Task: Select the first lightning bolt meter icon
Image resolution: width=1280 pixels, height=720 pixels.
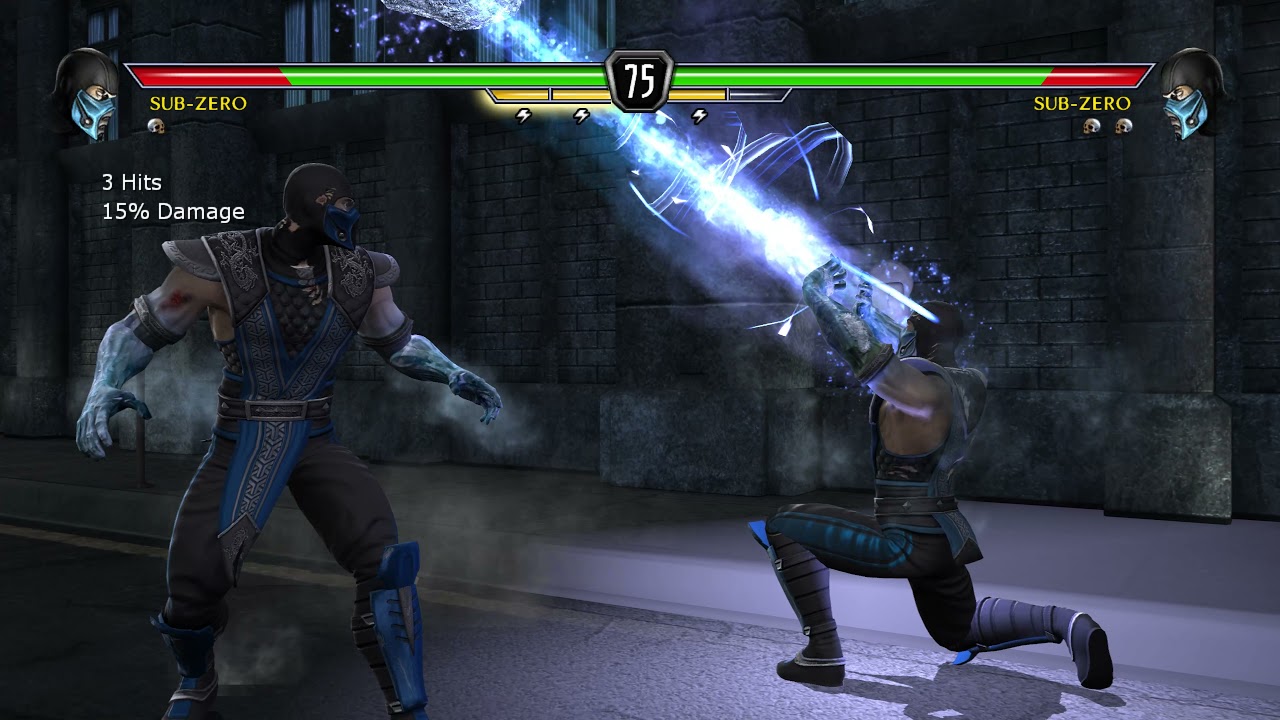Action: click(523, 115)
